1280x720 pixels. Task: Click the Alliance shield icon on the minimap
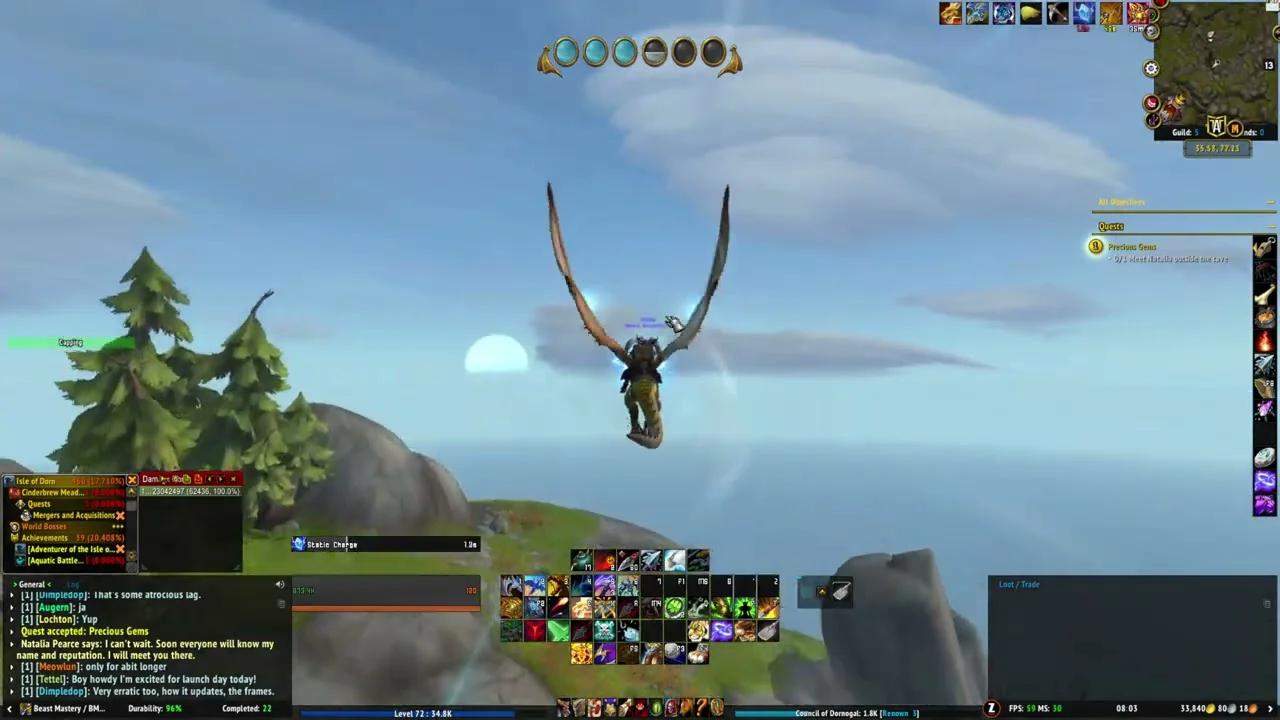click(1218, 125)
